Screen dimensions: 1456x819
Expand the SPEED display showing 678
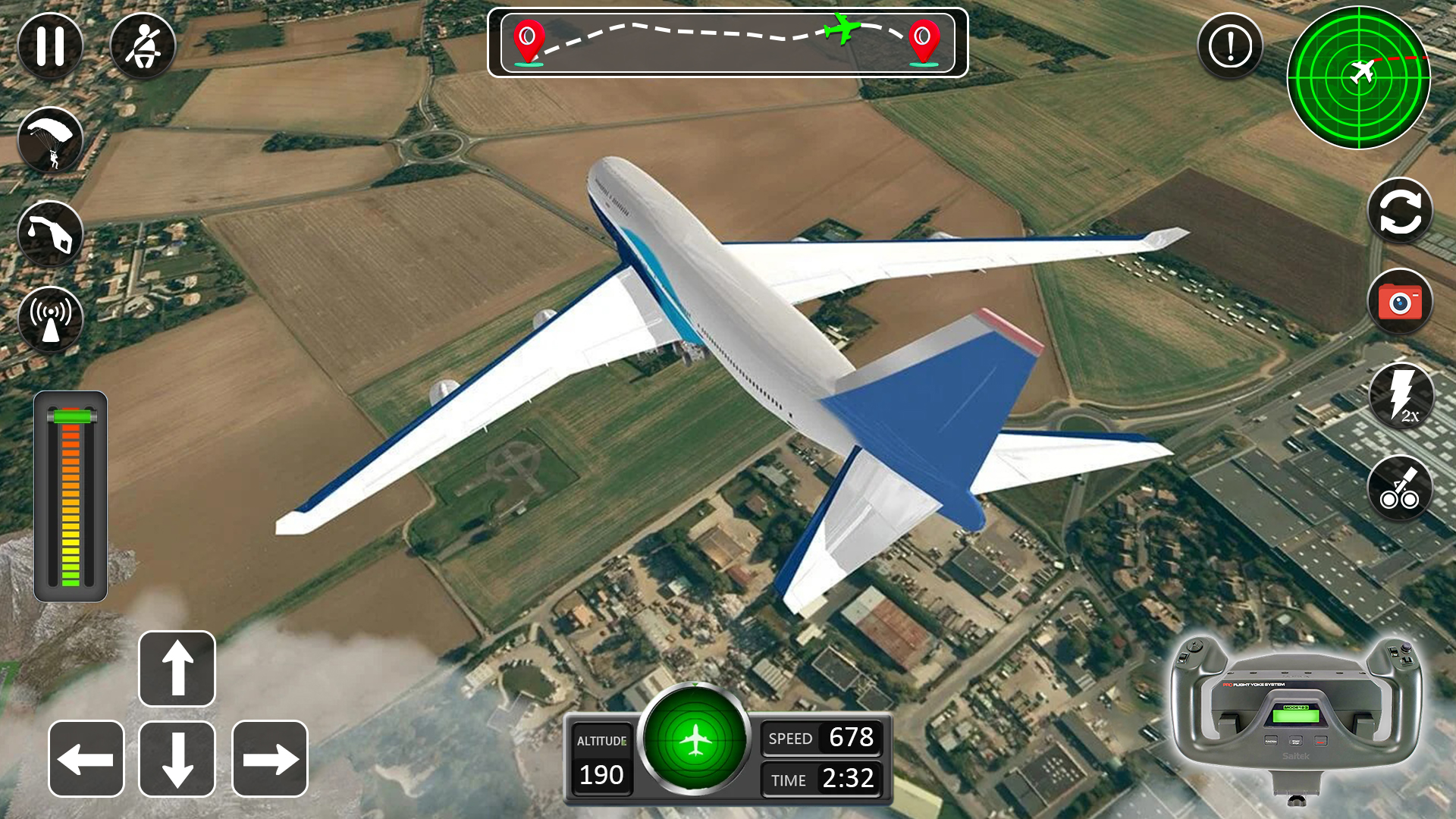(x=821, y=737)
